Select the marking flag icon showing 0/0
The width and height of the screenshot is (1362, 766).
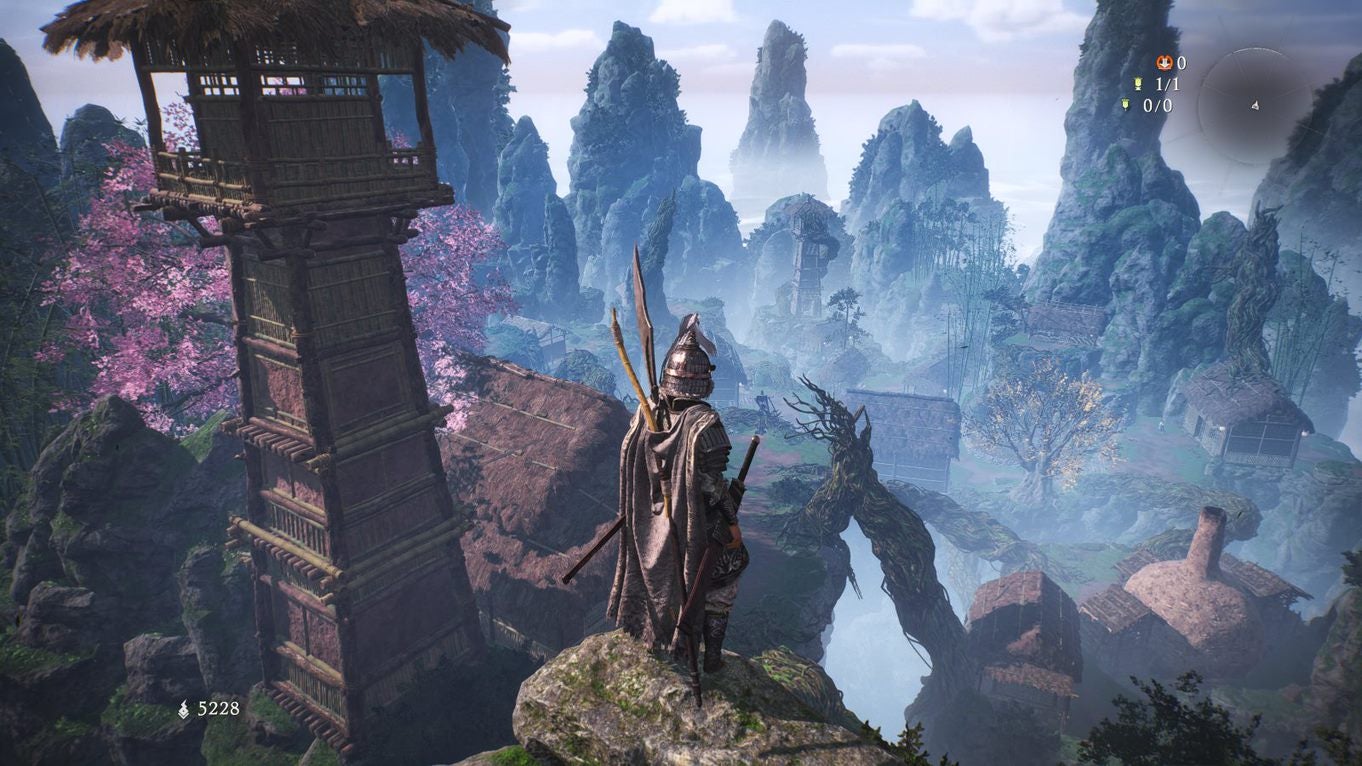[1127, 105]
